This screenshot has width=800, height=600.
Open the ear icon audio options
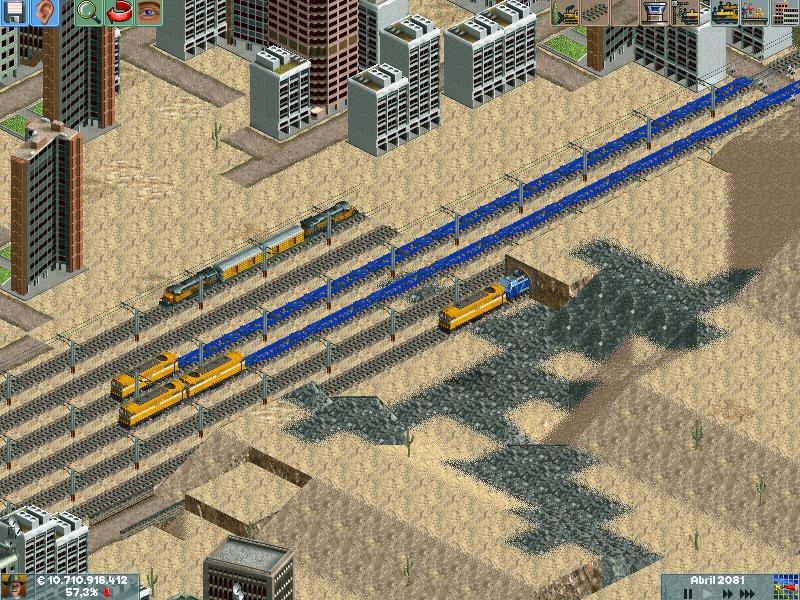pos(46,13)
